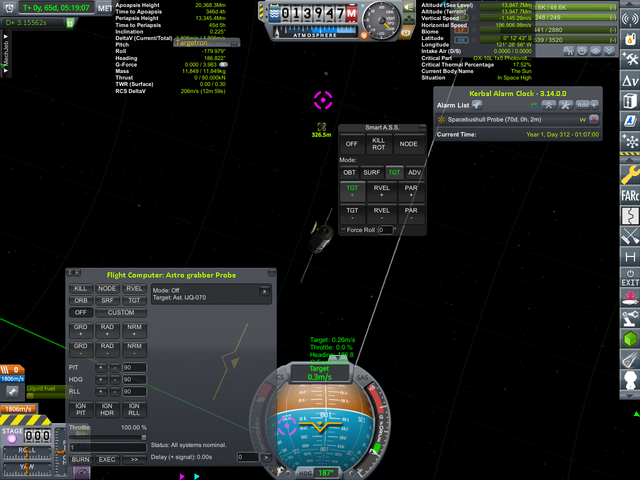The width and height of the screenshot is (640, 480).
Task: Click the PIT value input field
Action: coord(136,368)
